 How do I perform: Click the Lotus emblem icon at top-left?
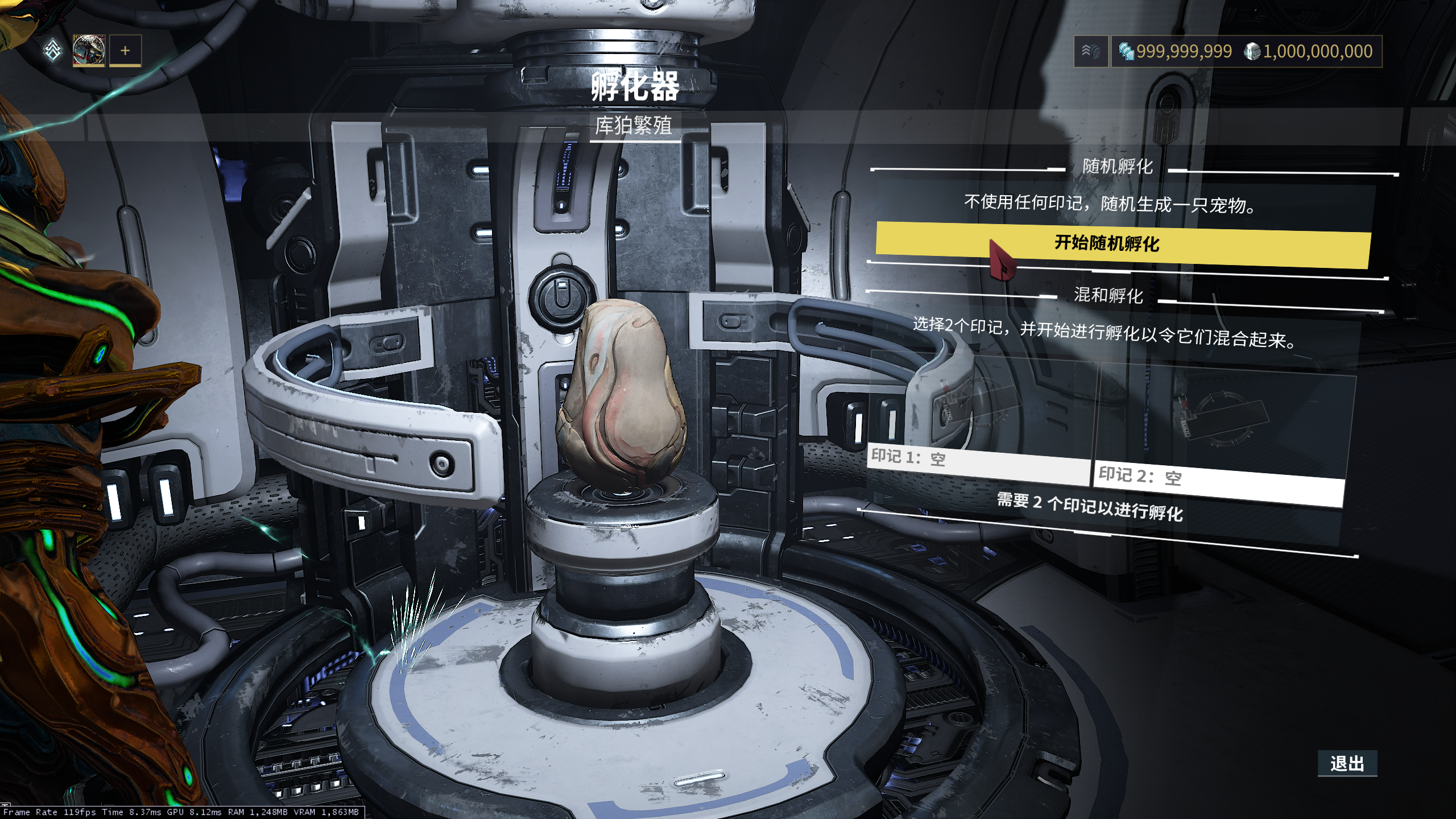(53, 51)
